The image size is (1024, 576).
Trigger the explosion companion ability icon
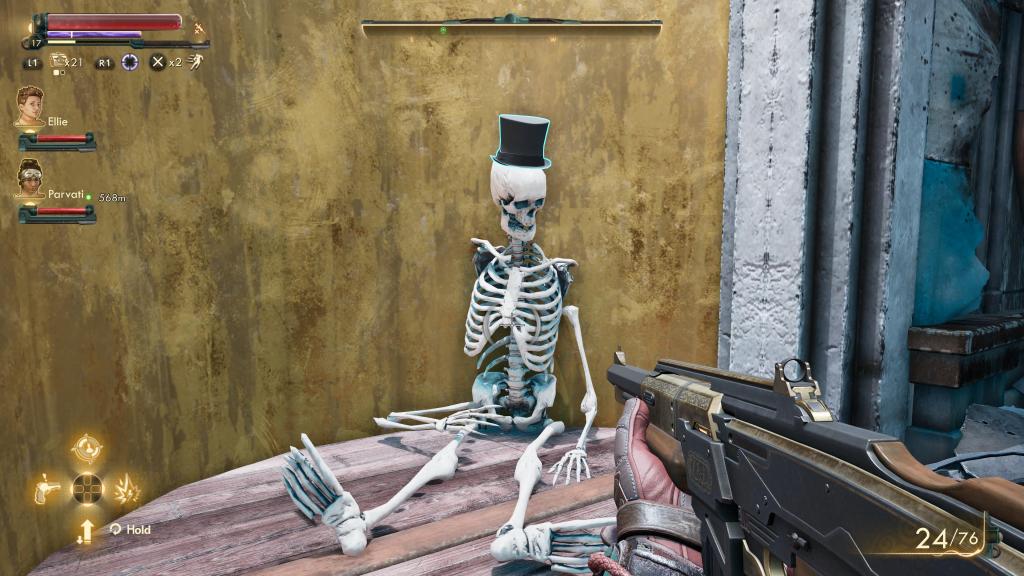click(x=127, y=490)
